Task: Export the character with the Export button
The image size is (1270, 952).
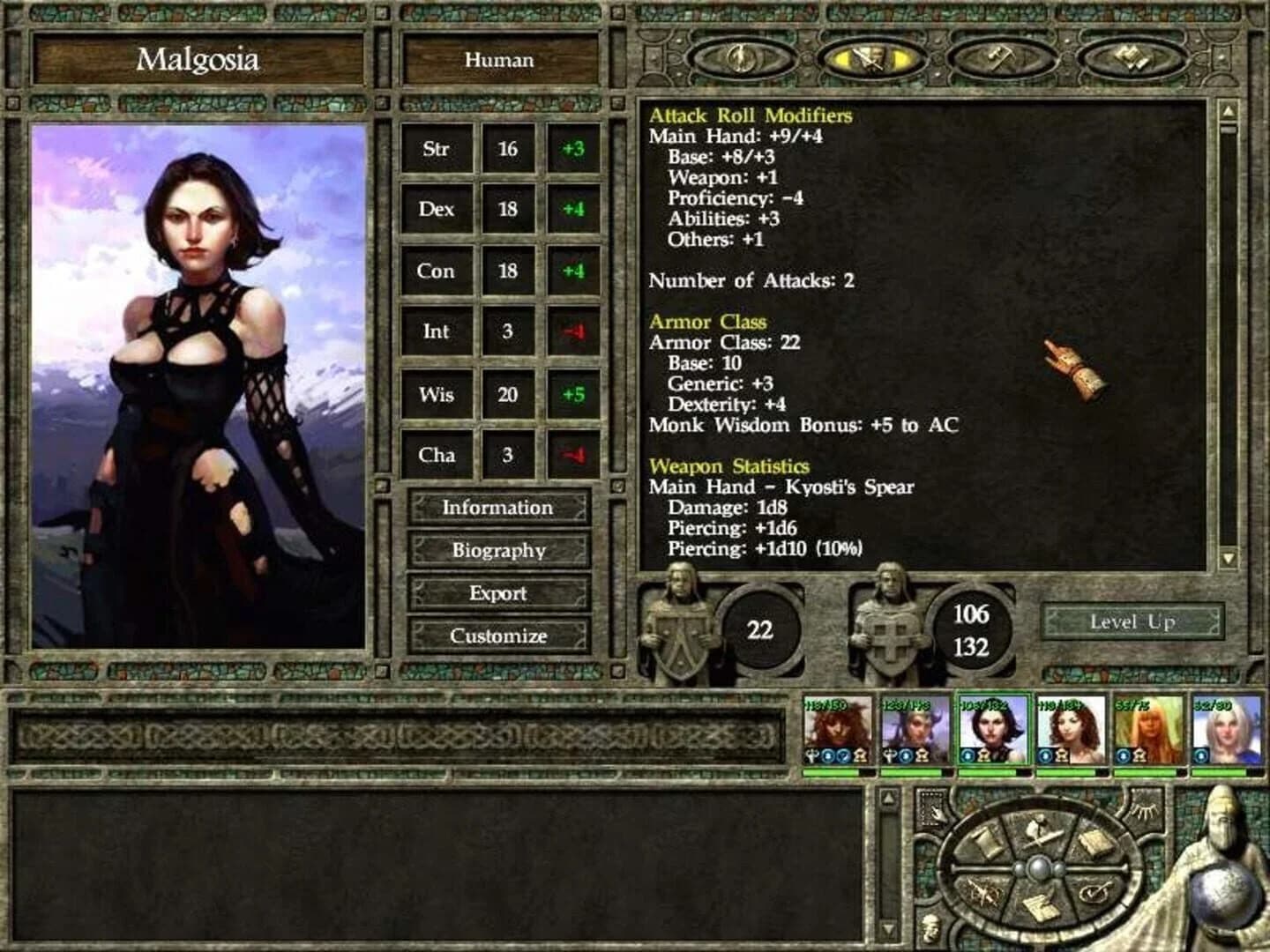Action: pos(499,593)
